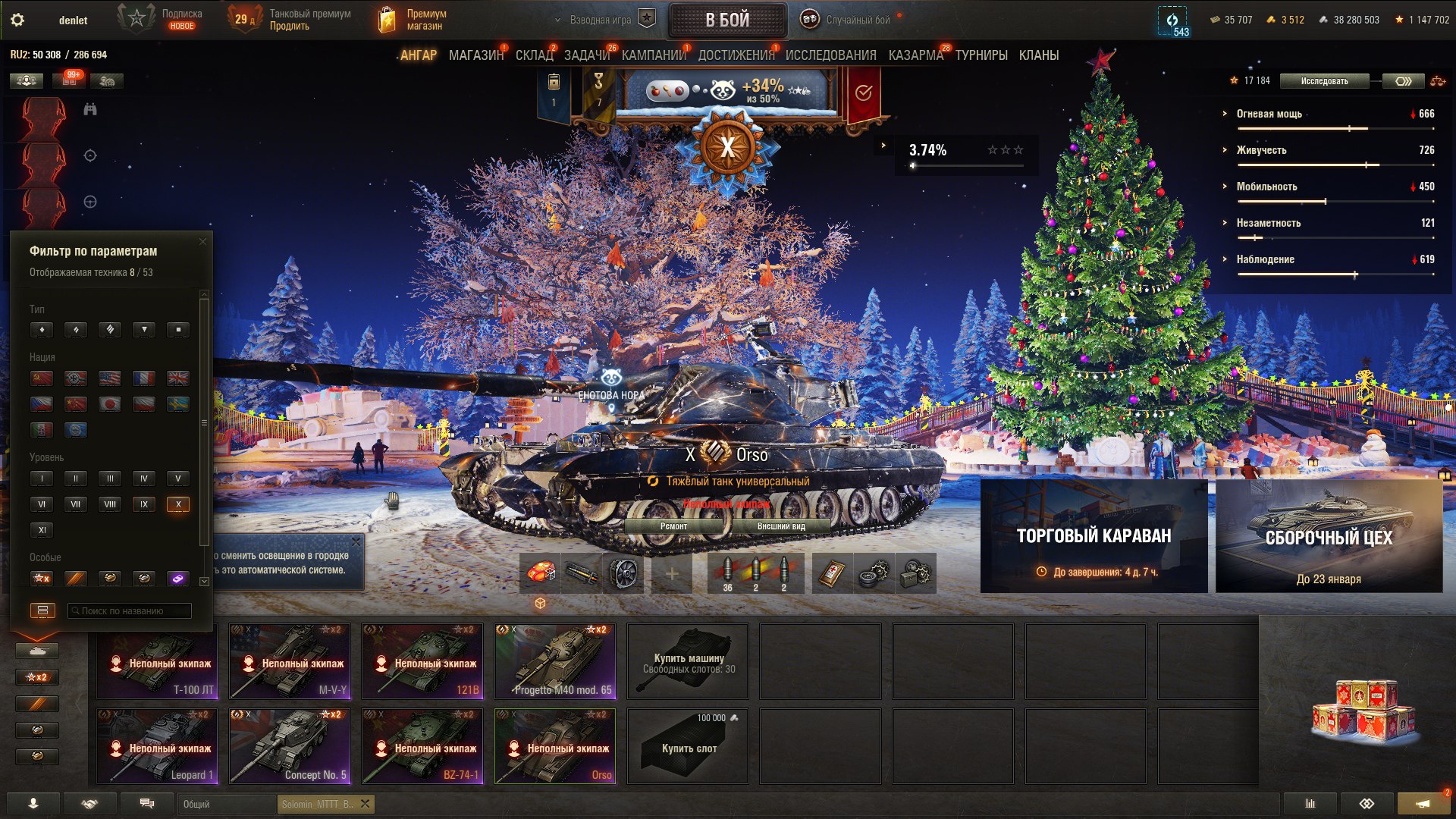Click the Поиск по названию search field

coord(129,610)
